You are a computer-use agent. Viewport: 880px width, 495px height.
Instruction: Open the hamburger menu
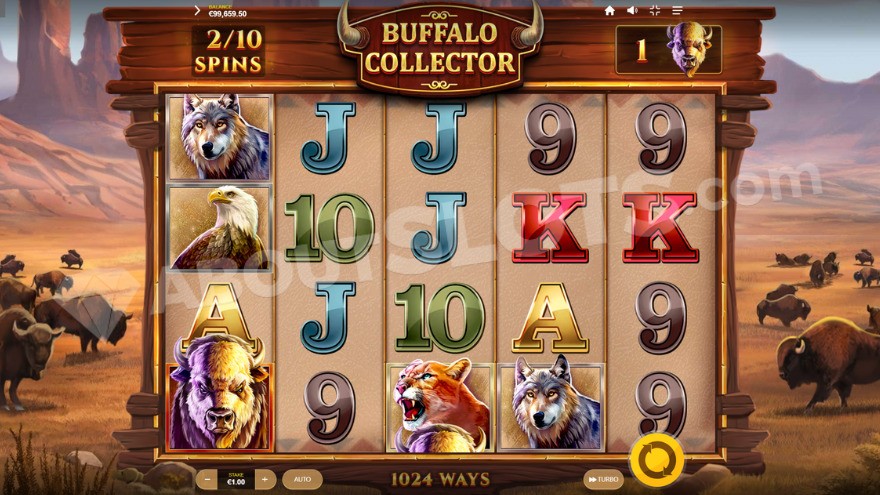pyautogui.click(x=678, y=11)
